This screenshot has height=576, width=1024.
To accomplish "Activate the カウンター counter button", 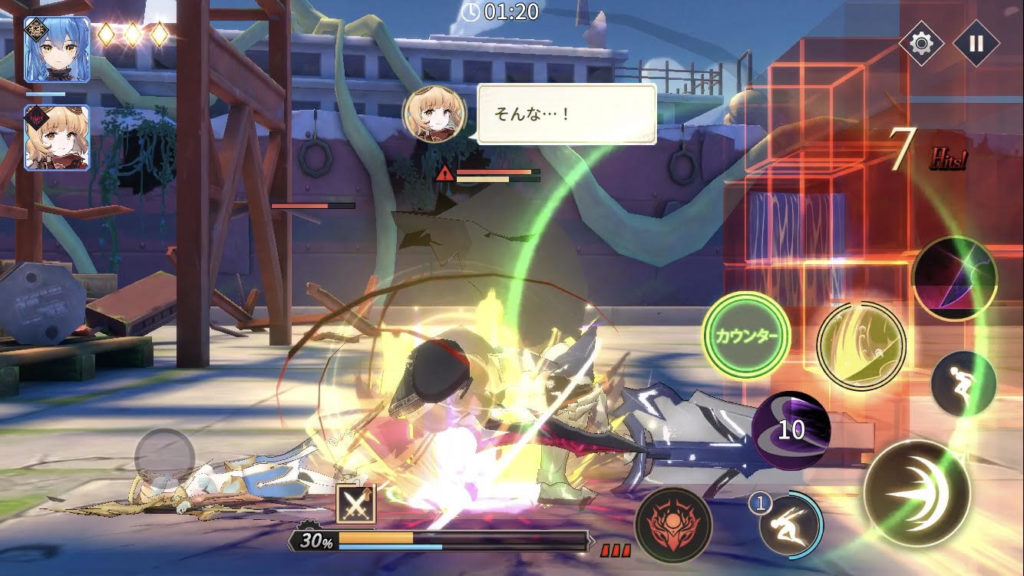I will tap(746, 335).
